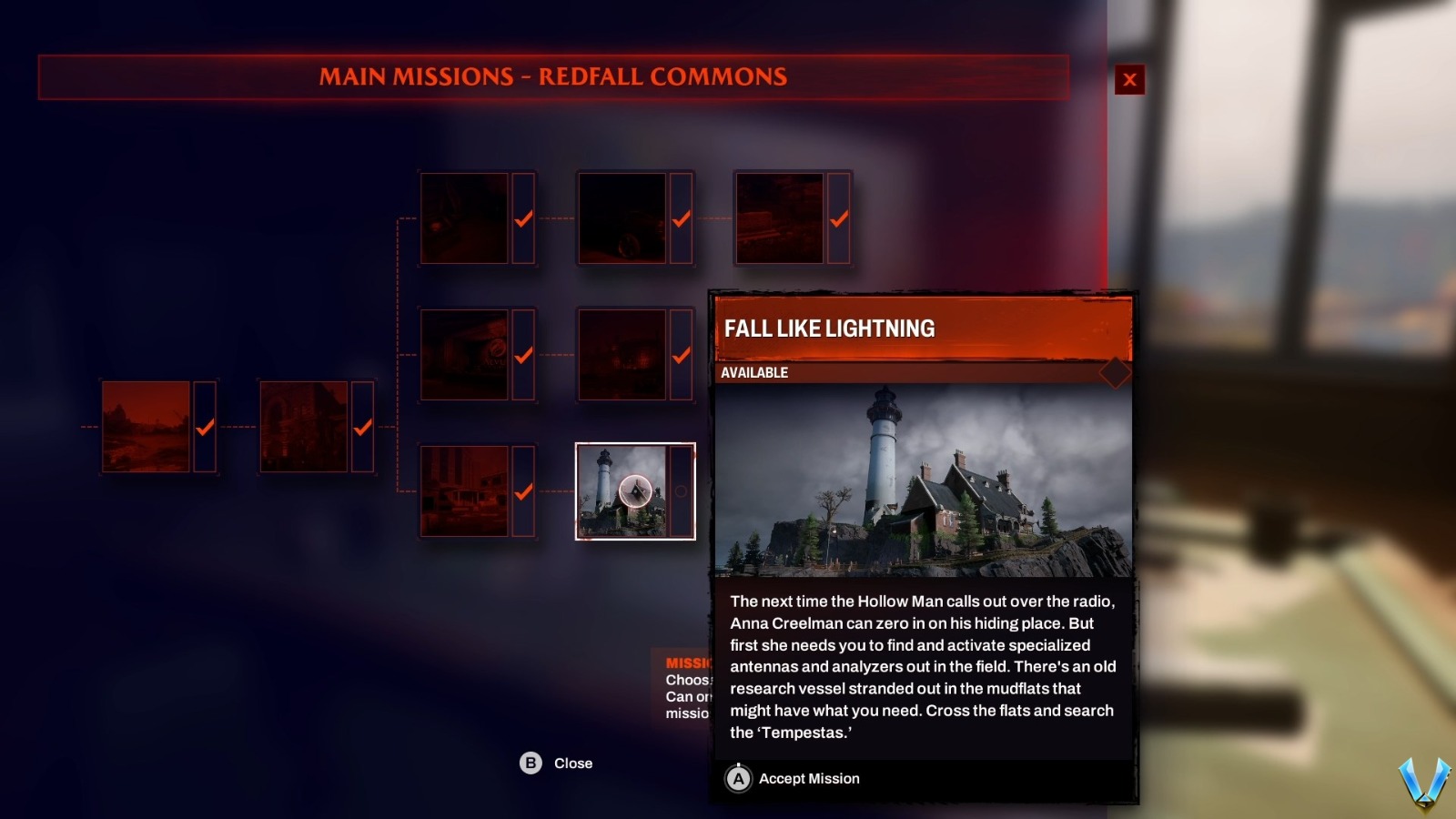Click the A button prompt next to Accept Mission

click(x=738, y=778)
